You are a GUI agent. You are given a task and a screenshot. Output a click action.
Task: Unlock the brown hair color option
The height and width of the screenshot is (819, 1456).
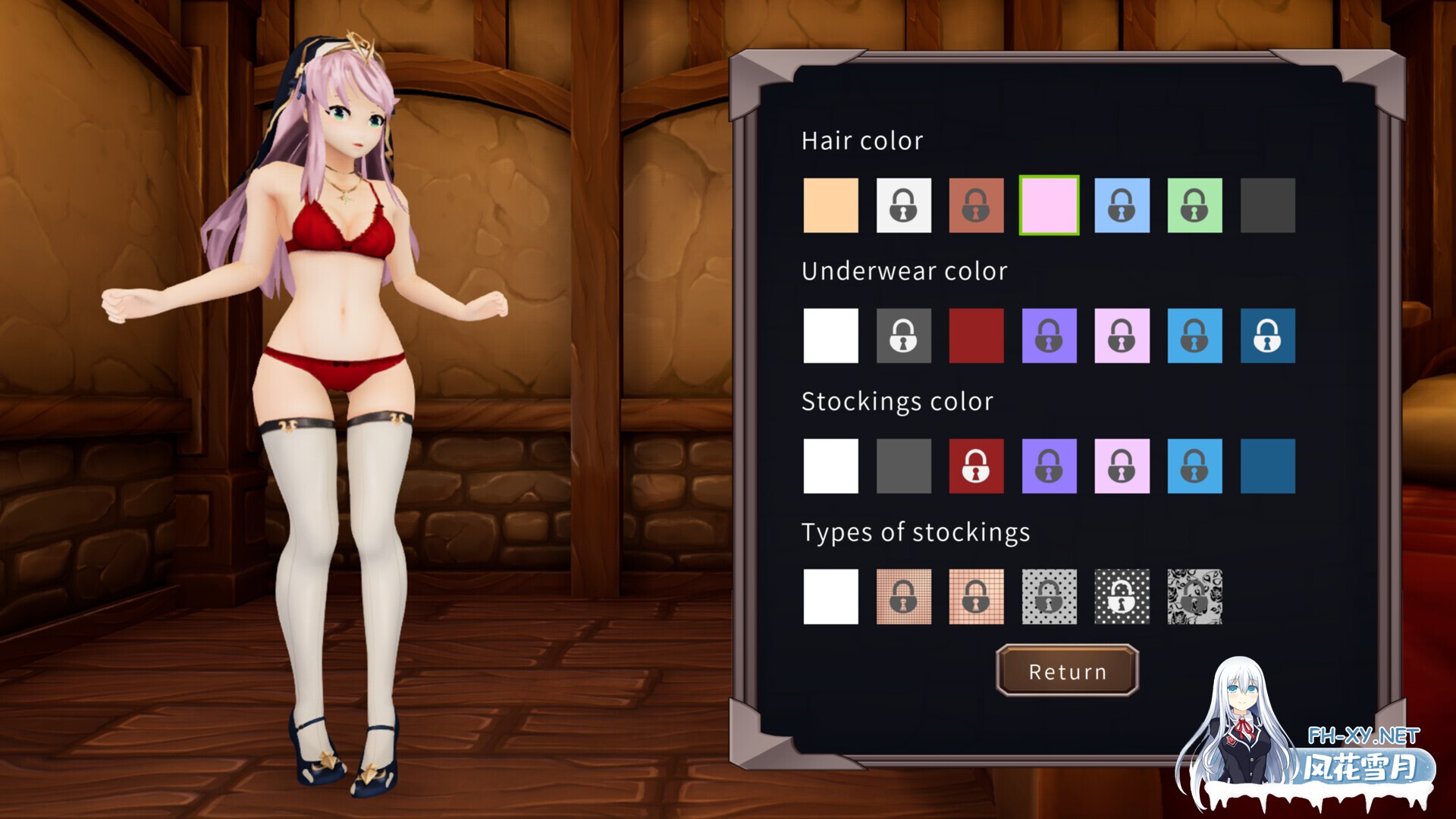click(x=976, y=206)
